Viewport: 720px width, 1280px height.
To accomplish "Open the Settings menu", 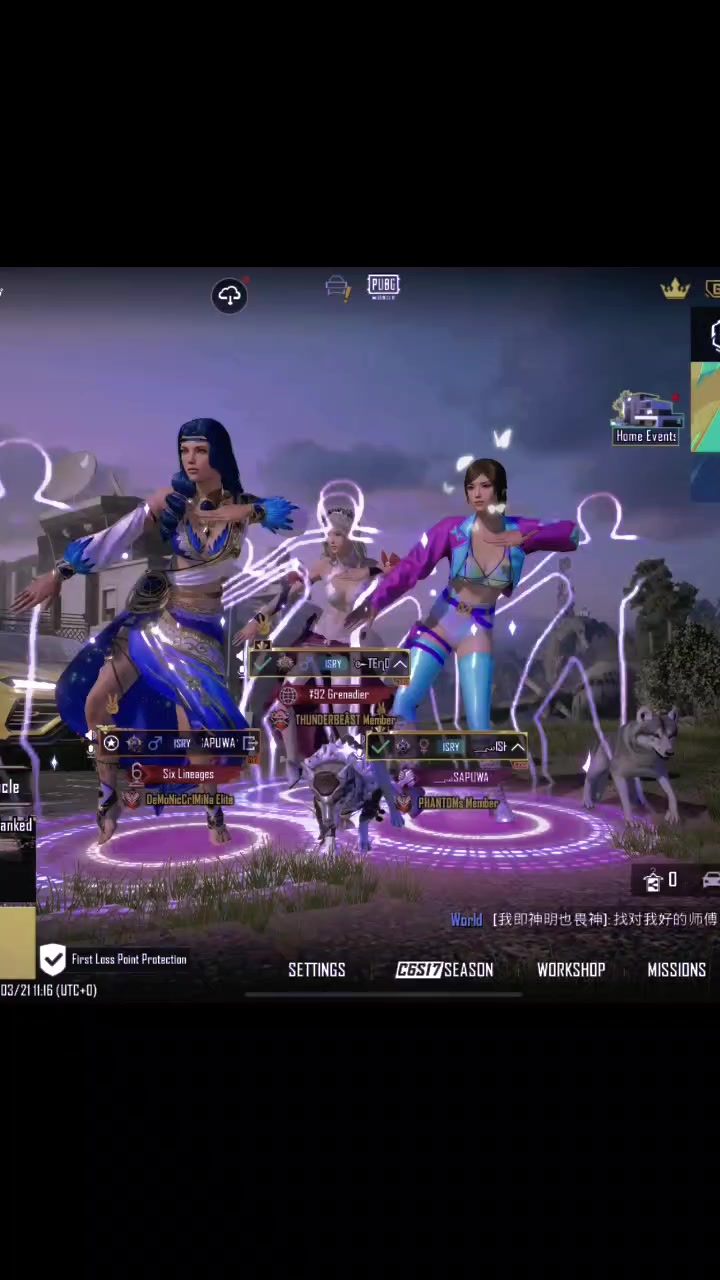I will 316,970.
